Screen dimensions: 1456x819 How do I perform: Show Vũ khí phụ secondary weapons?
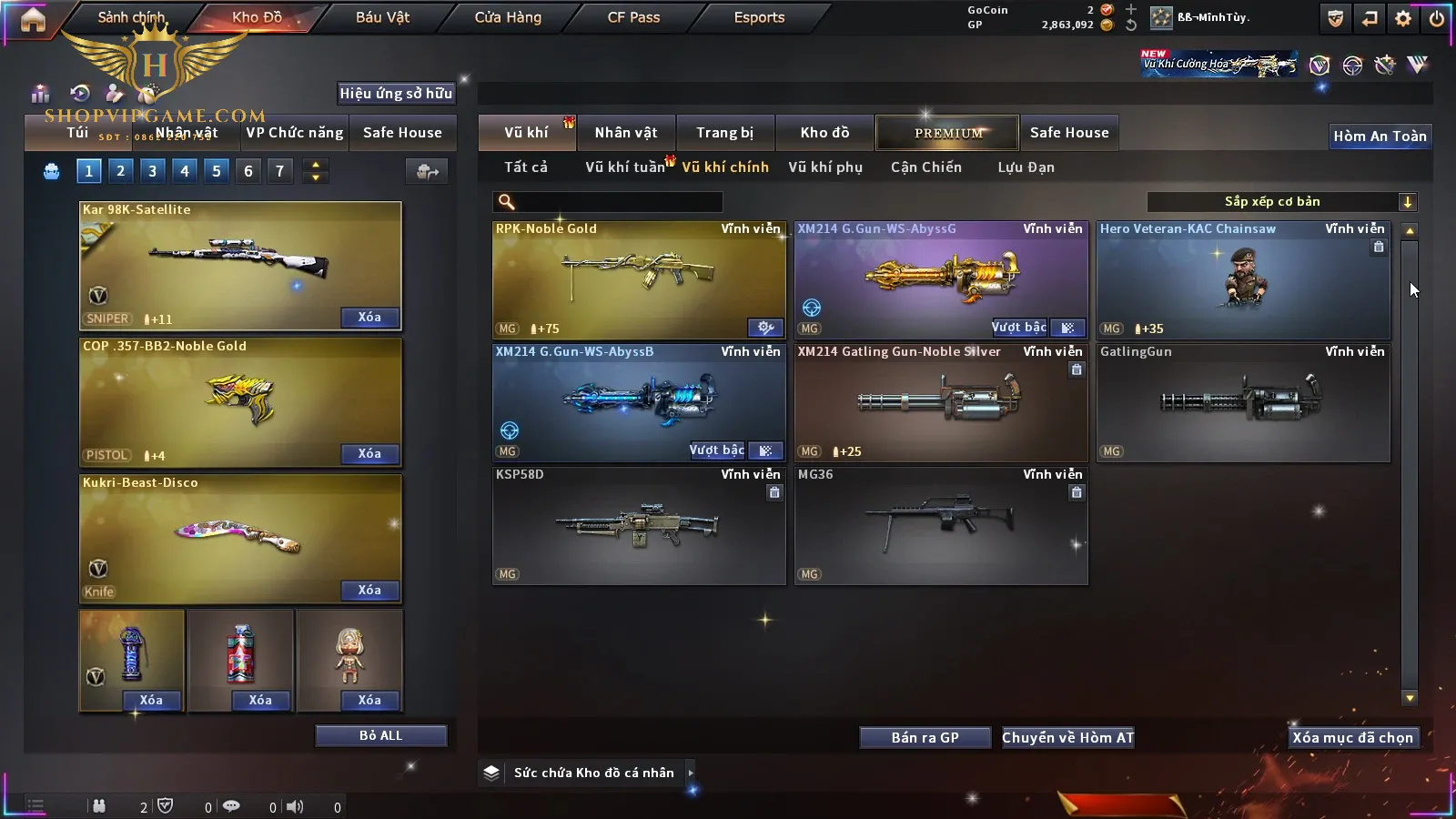(x=824, y=167)
